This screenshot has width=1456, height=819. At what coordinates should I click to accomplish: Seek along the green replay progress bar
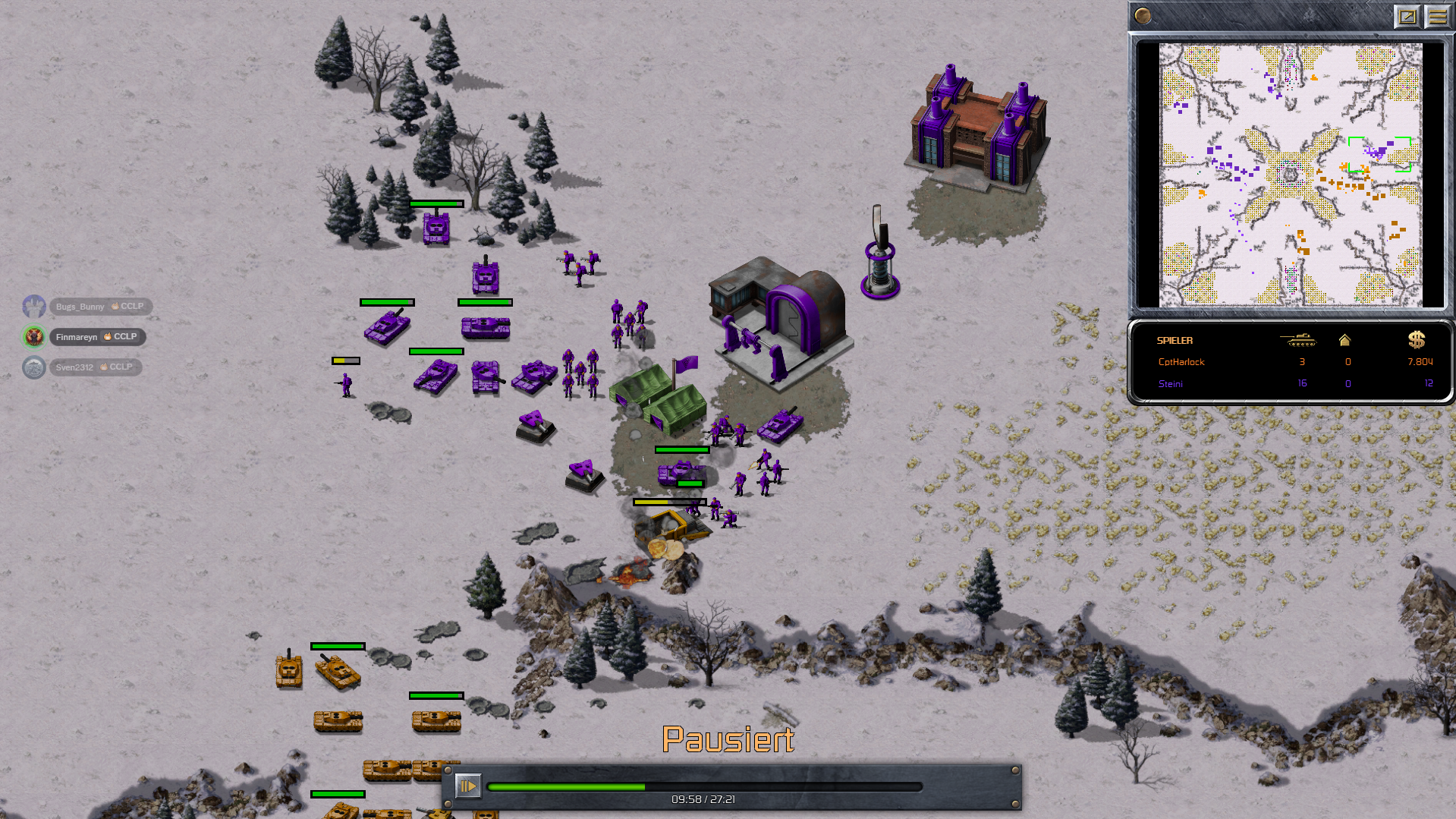tap(704, 786)
